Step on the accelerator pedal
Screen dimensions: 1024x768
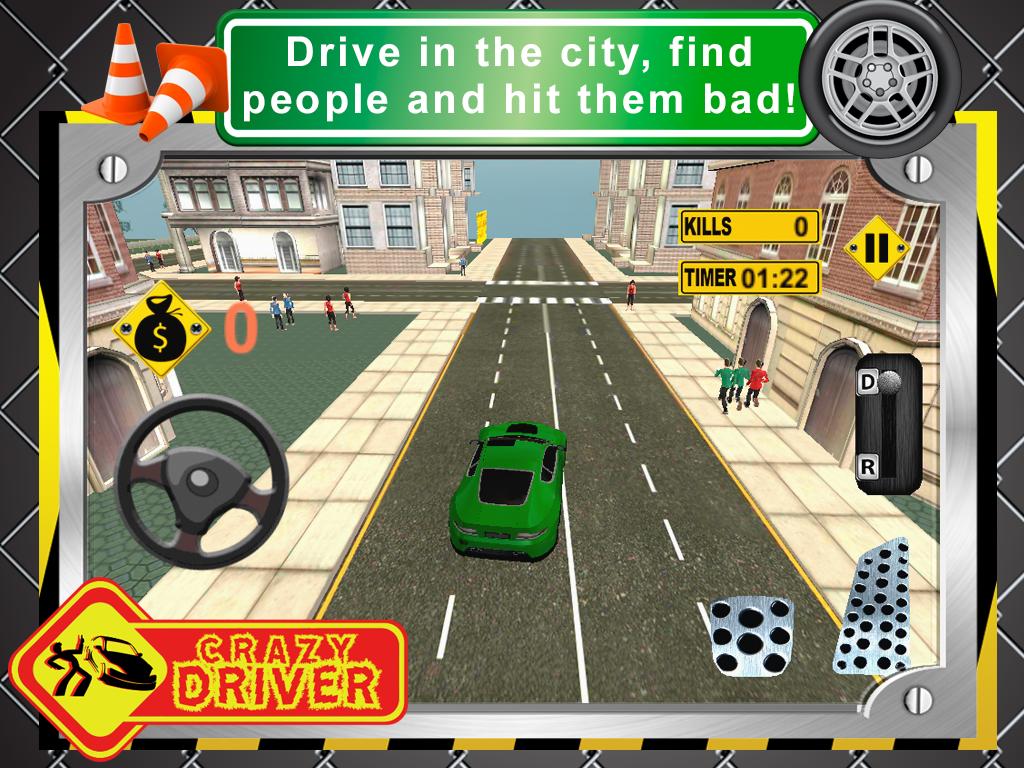tap(870, 610)
